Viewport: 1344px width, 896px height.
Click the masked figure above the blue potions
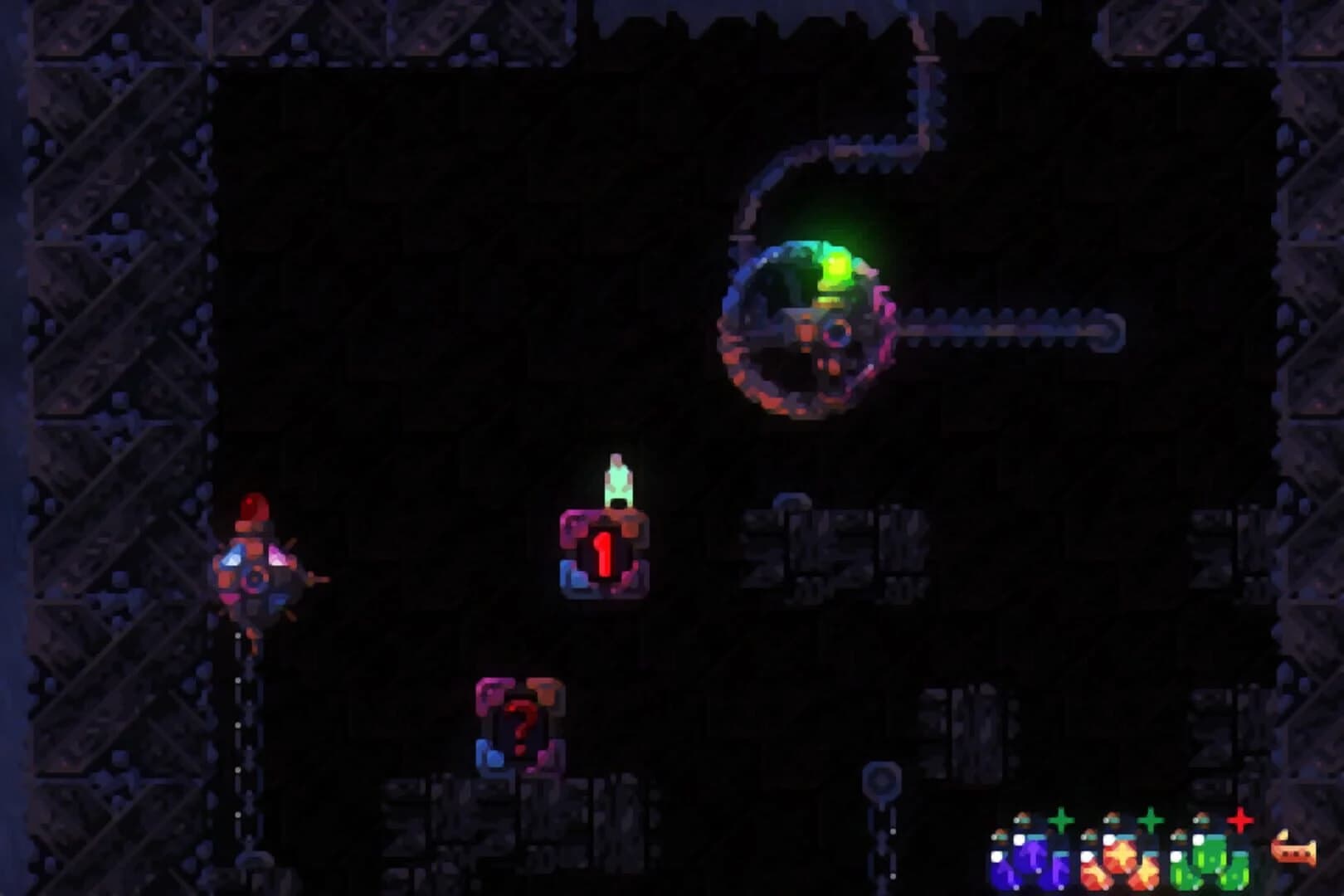coord(1022,819)
